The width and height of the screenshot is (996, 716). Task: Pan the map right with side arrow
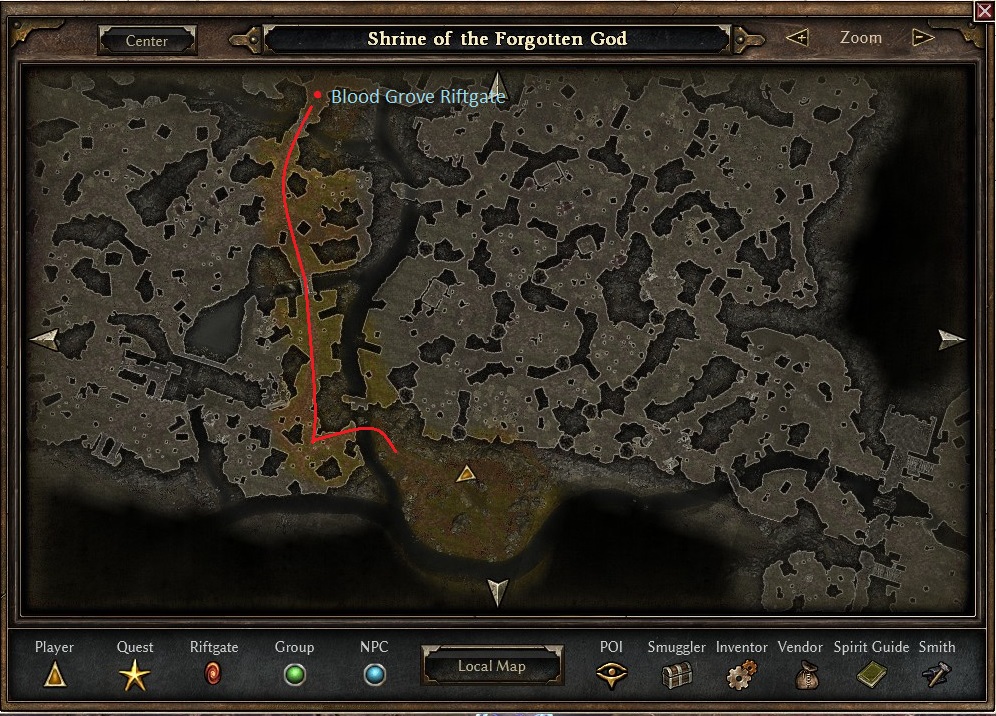coord(951,339)
